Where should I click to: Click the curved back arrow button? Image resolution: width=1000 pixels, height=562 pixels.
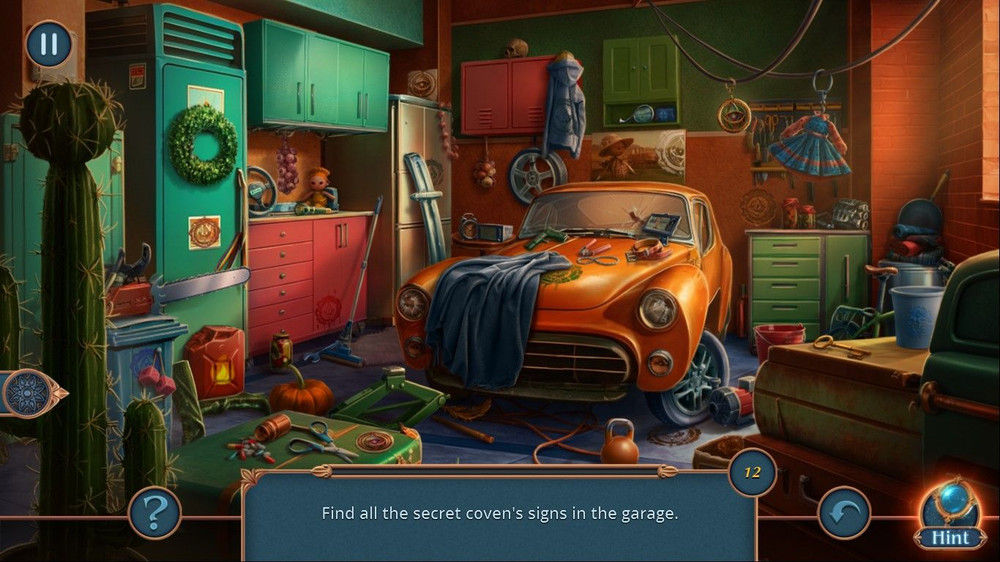click(x=843, y=513)
